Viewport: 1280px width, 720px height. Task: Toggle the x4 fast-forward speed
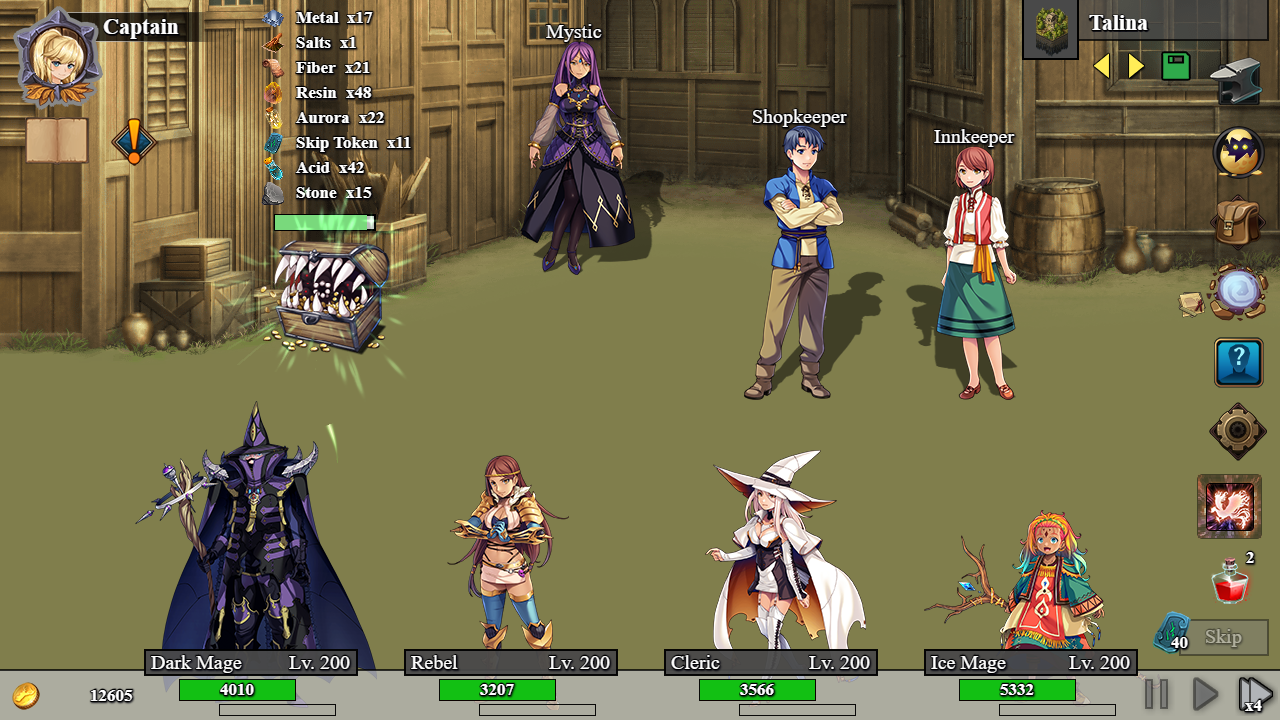coord(1254,693)
